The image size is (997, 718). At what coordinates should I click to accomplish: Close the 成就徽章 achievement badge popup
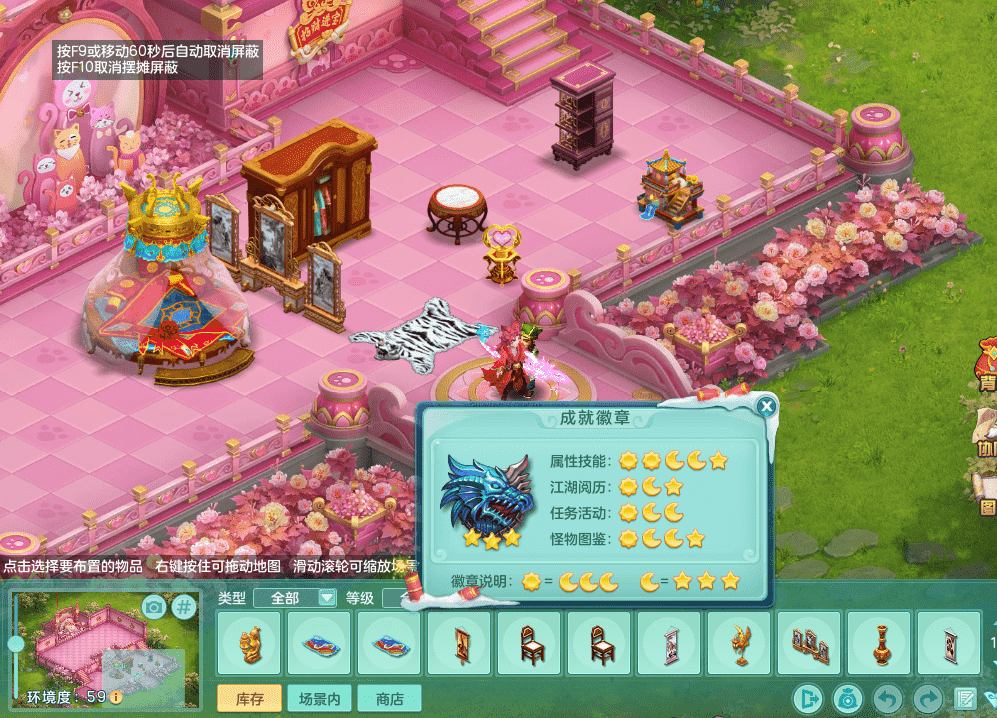point(766,406)
